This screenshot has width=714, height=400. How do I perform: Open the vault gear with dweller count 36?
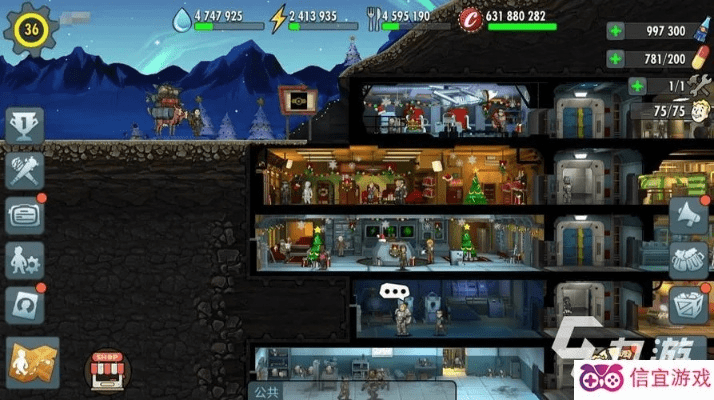(x=30, y=30)
